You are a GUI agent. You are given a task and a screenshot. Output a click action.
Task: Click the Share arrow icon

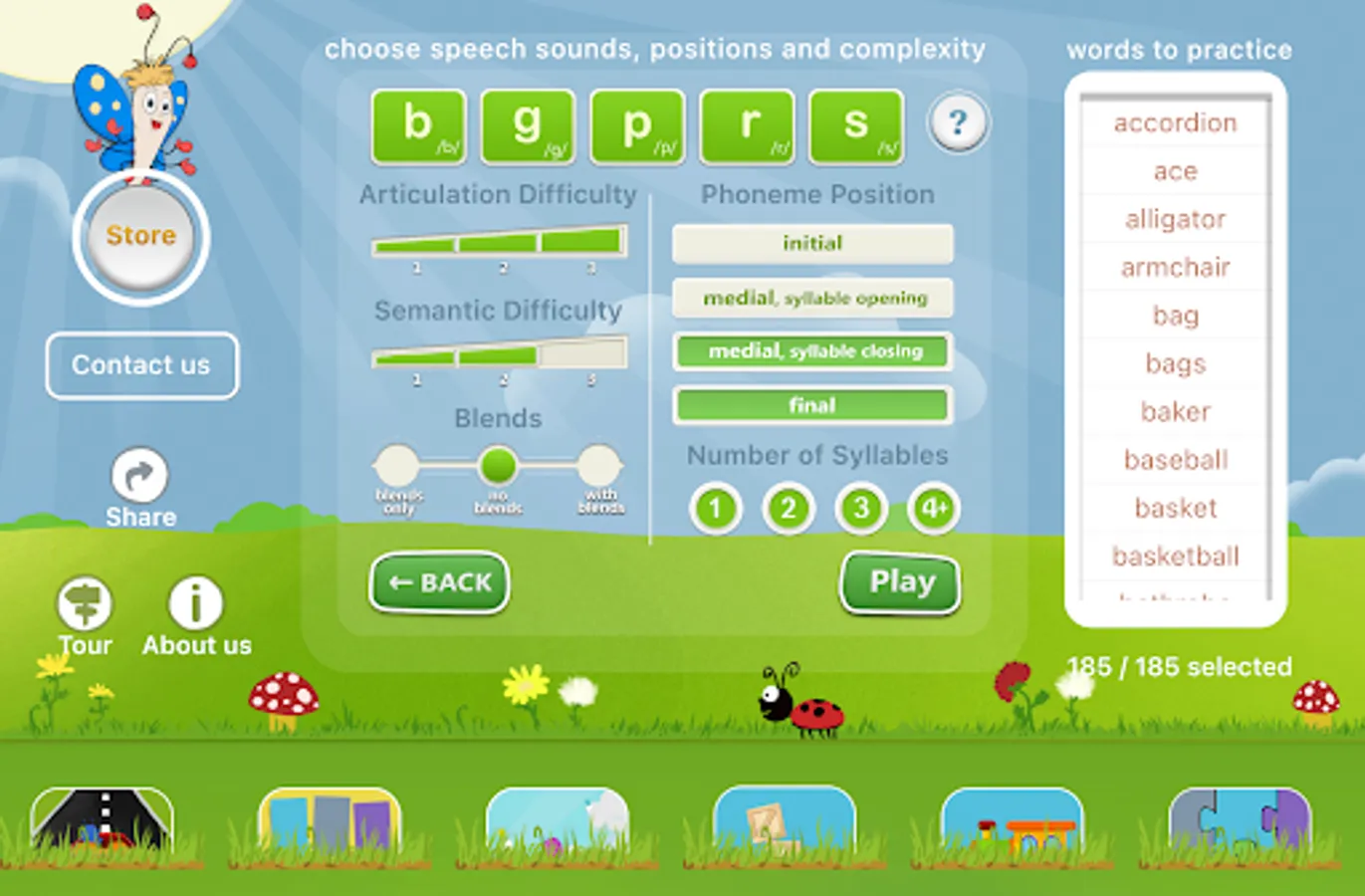pos(140,475)
